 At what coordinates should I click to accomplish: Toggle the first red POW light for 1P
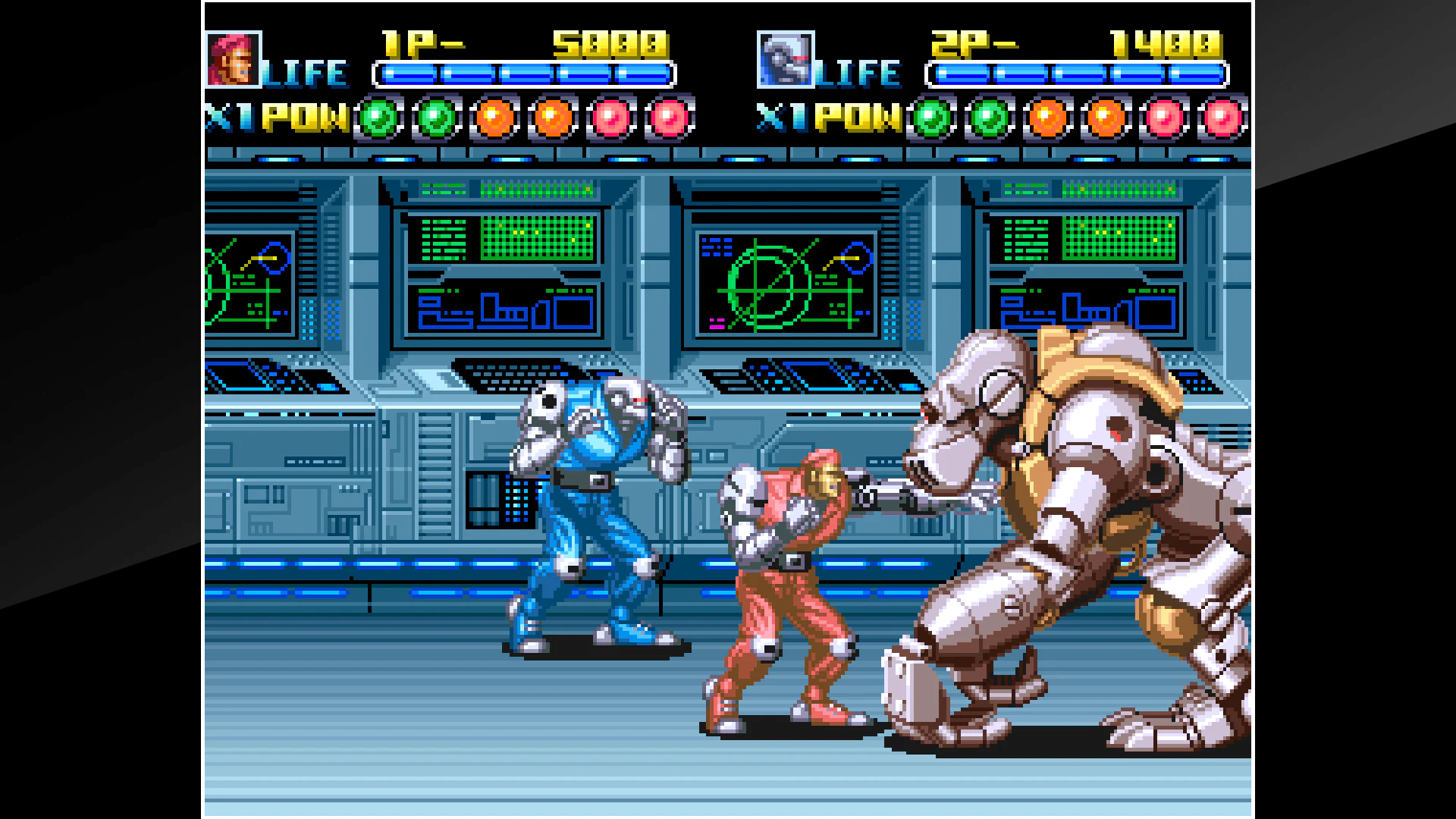[607, 119]
